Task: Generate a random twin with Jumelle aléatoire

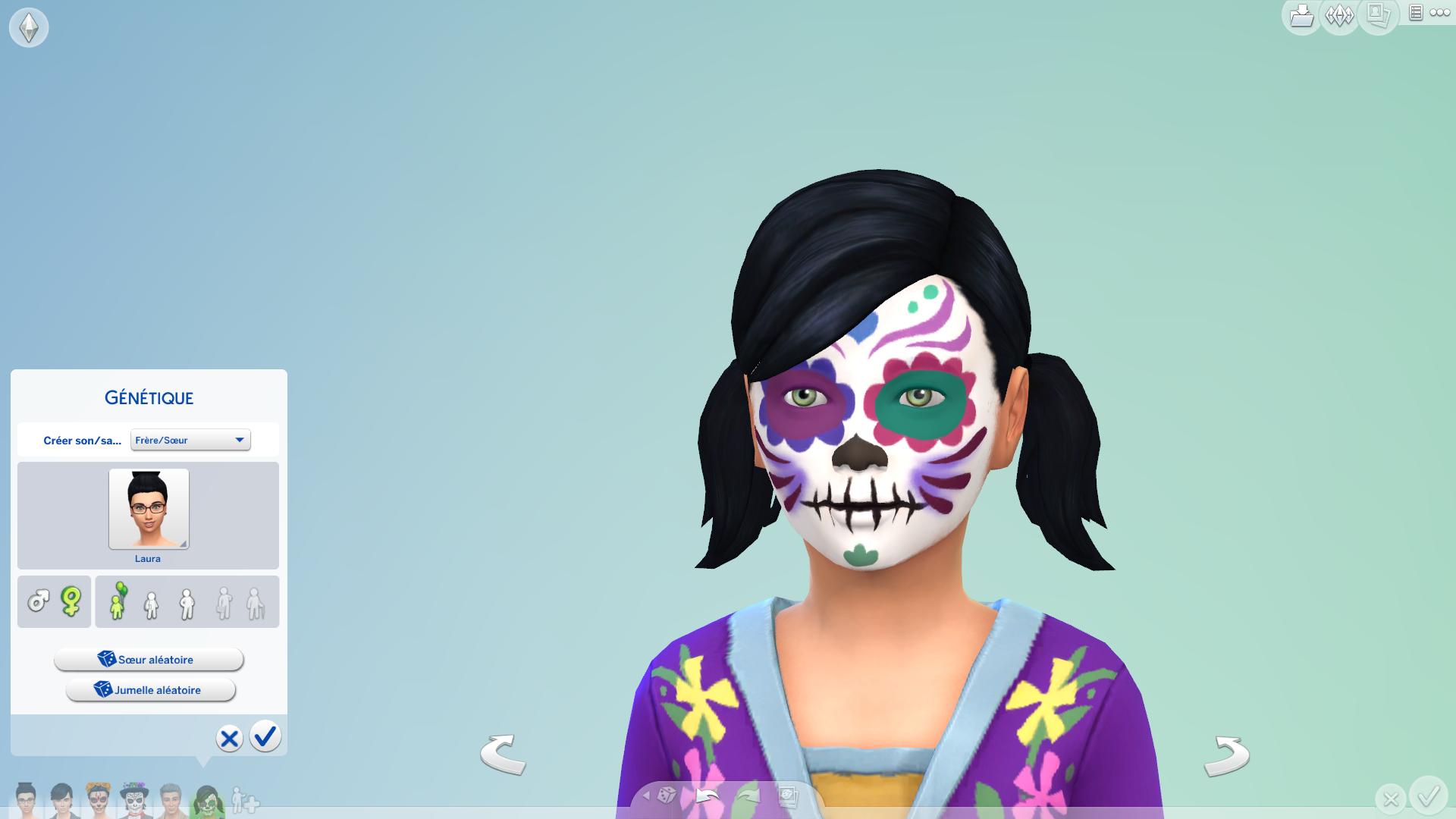Action: pos(151,690)
